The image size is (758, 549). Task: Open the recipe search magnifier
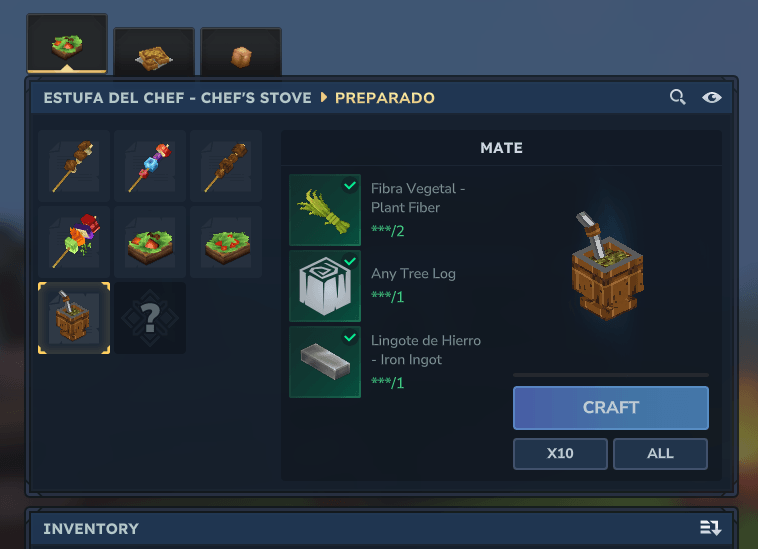pos(677,97)
